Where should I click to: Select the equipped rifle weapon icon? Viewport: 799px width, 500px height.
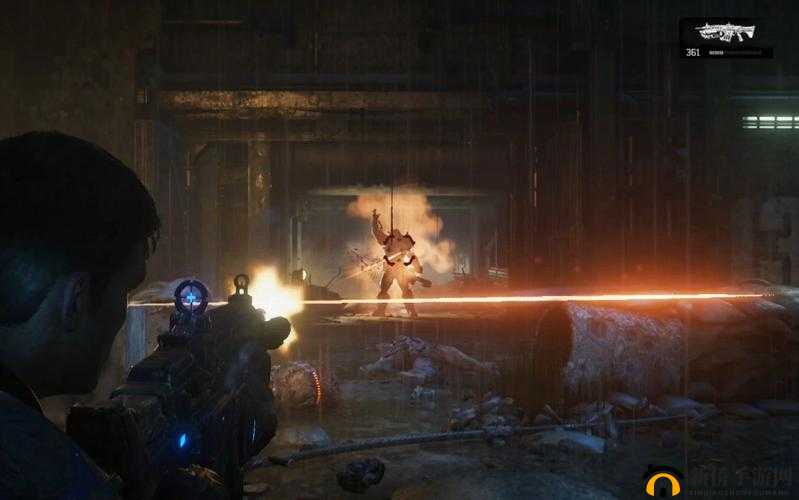[727, 33]
